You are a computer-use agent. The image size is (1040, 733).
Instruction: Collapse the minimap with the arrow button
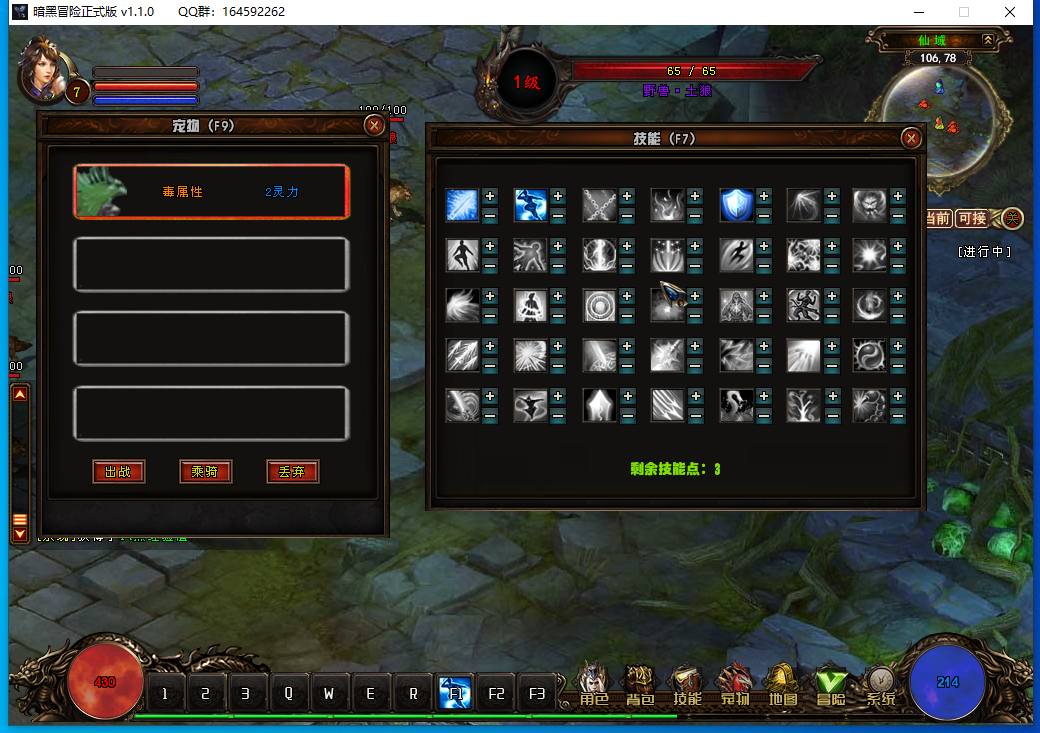tap(988, 40)
